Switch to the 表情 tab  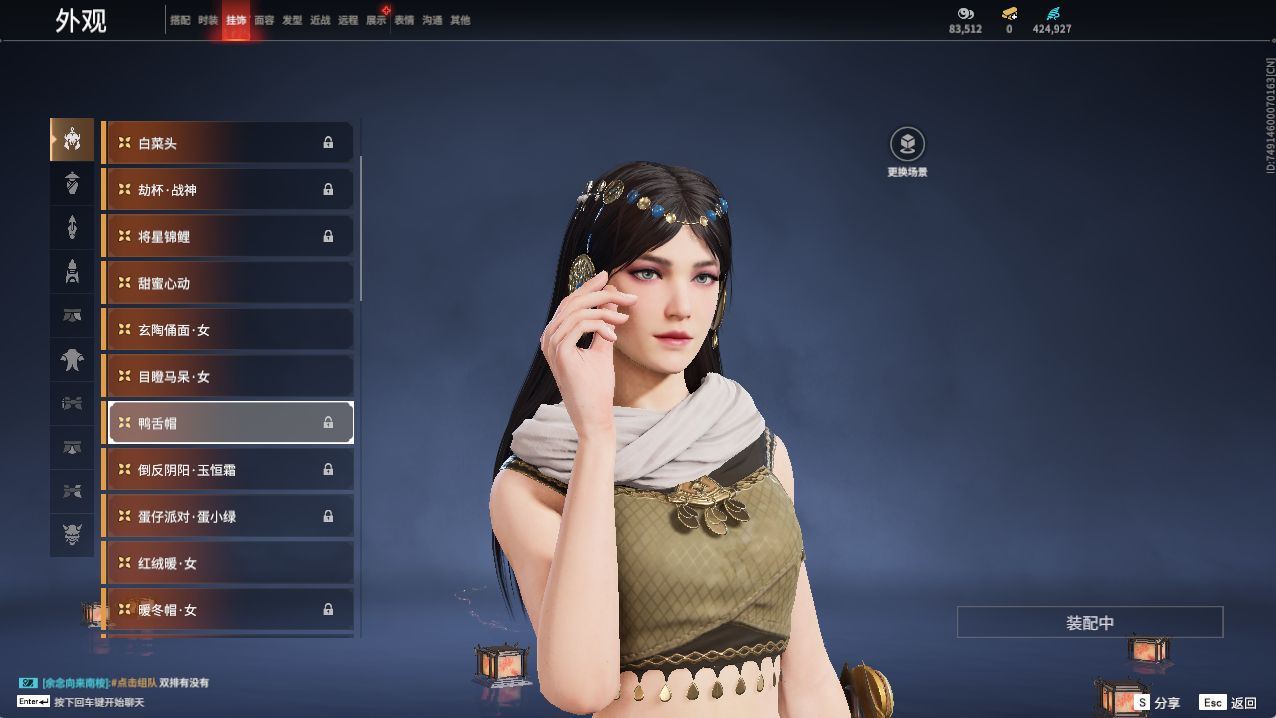[404, 20]
